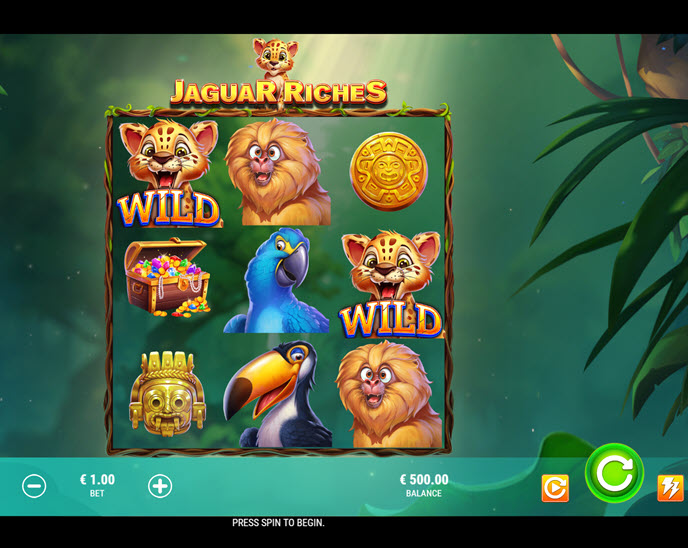The height and width of the screenshot is (548, 688).
Task: Spin the reels with the green button
Action: pyautogui.click(x=614, y=473)
